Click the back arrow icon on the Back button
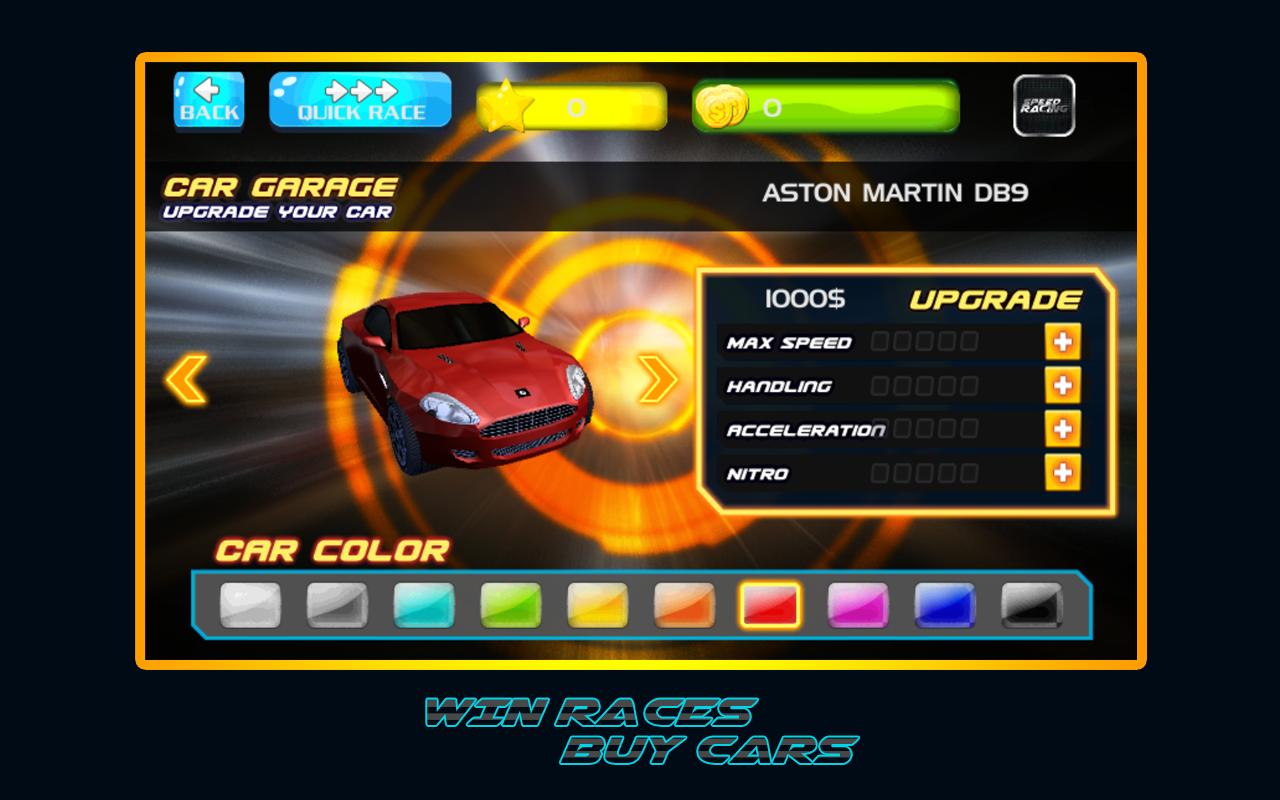 coord(208,90)
